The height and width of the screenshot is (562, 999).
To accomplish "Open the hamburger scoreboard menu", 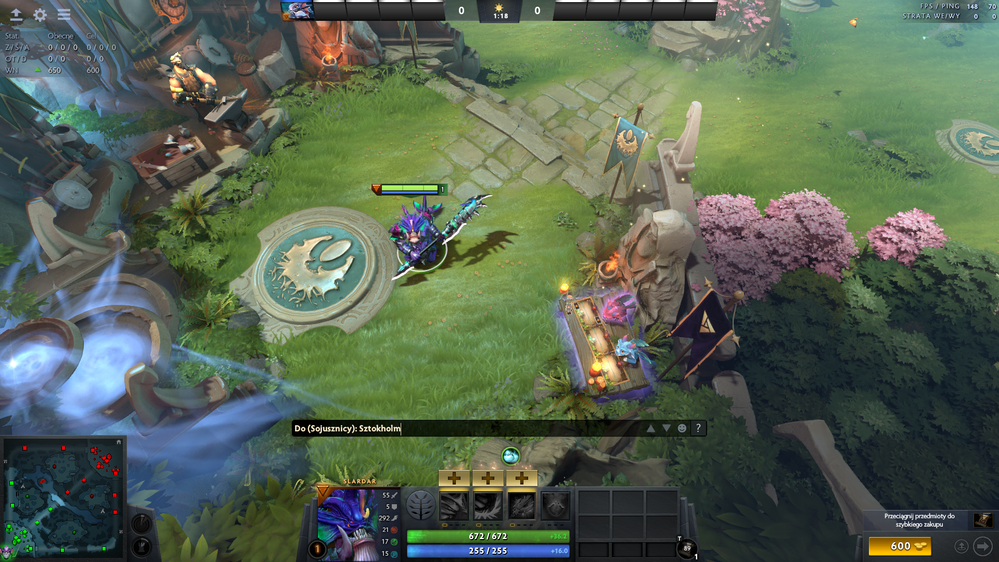I will pyautogui.click(x=64, y=15).
